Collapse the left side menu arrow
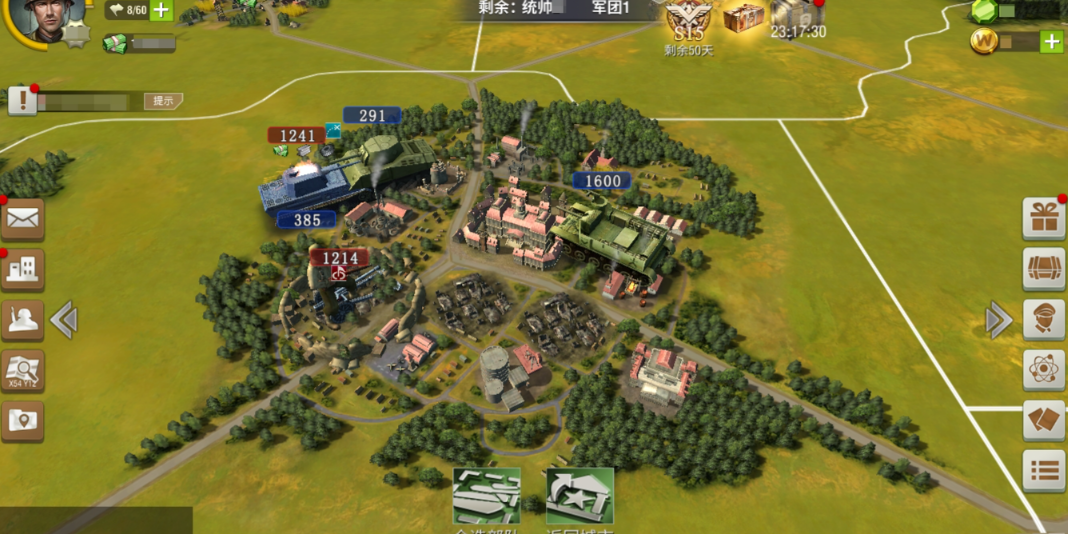Viewport: 1068px width, 534px height. (64, 320)
